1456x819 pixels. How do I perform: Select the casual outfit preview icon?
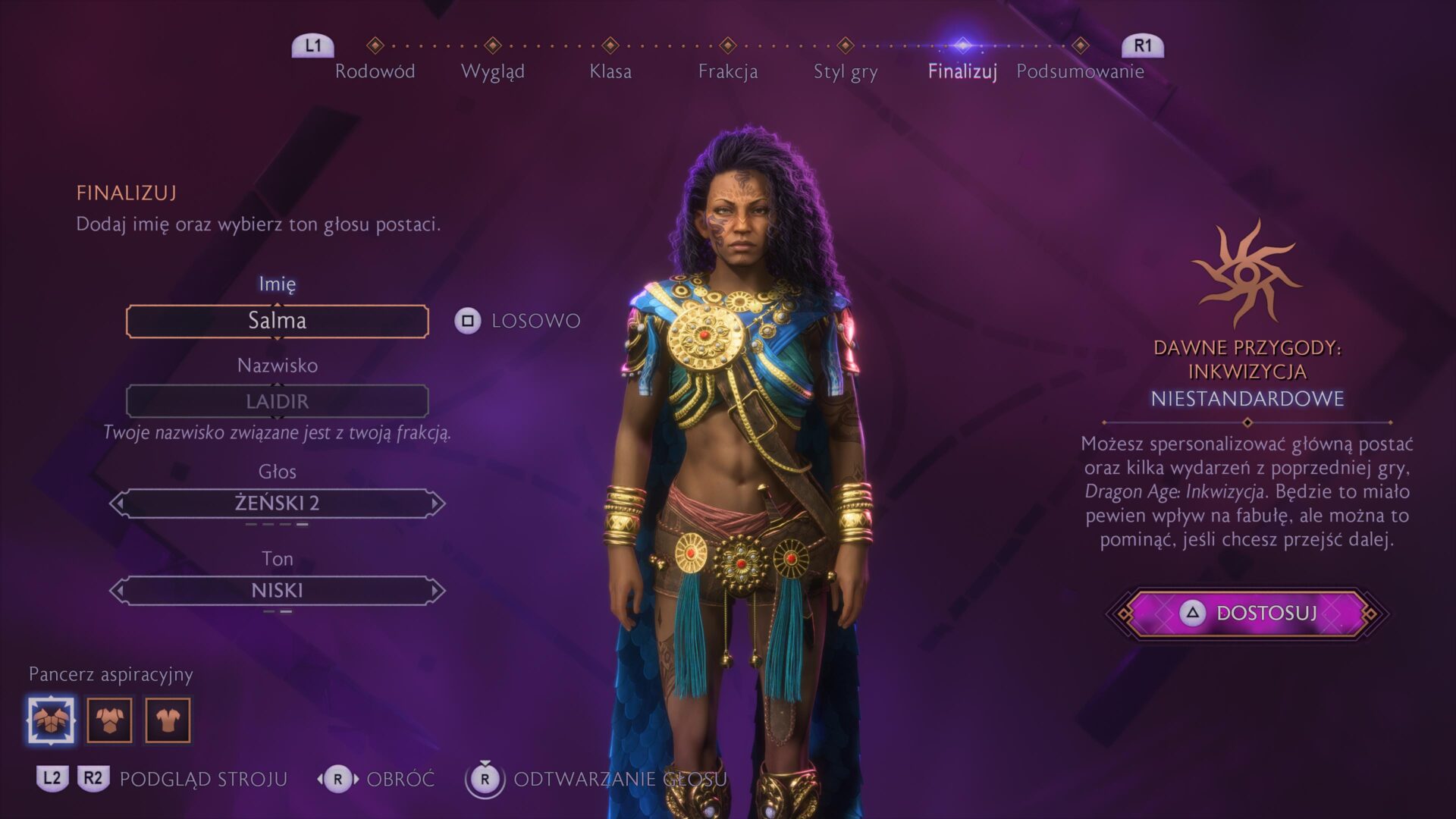(x=170, y=720)
